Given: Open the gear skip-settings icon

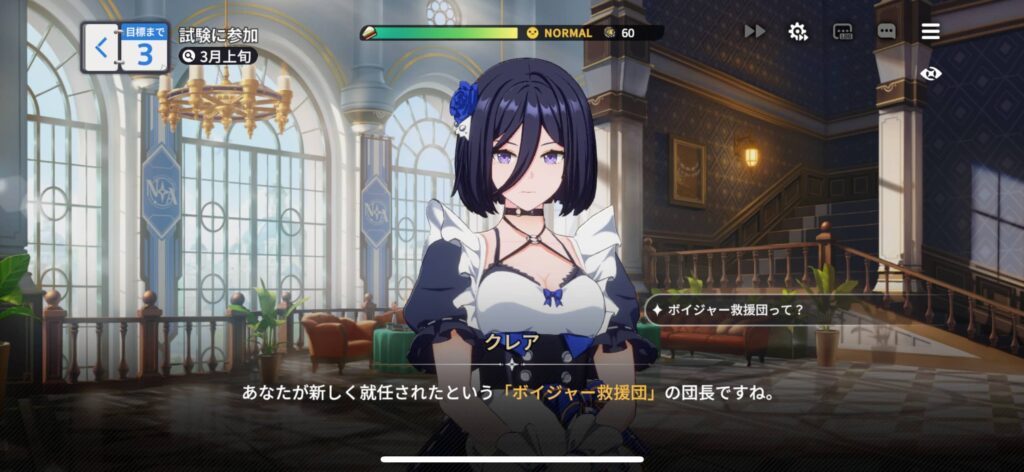Looking at the screenshot, I should tap(798, 32).
